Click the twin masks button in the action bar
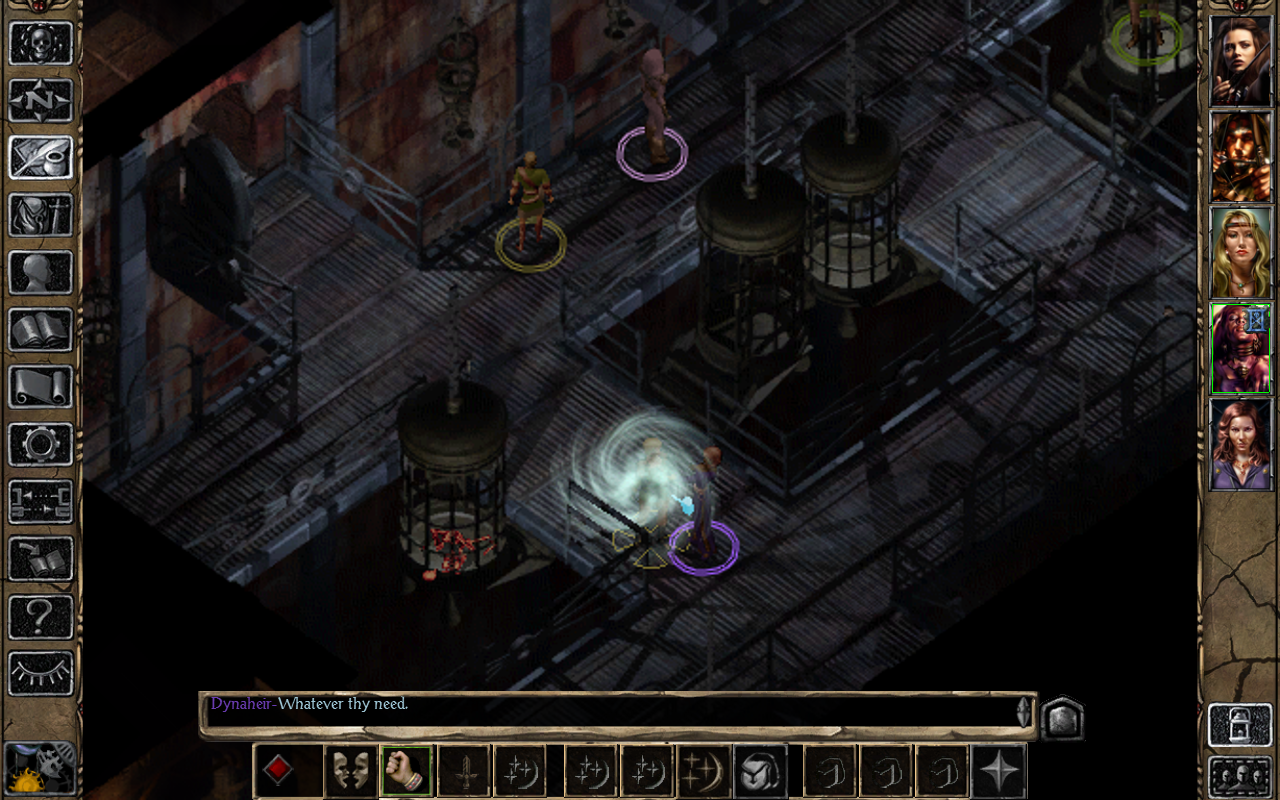This screenshot has width=1280, height=800. 351,771
